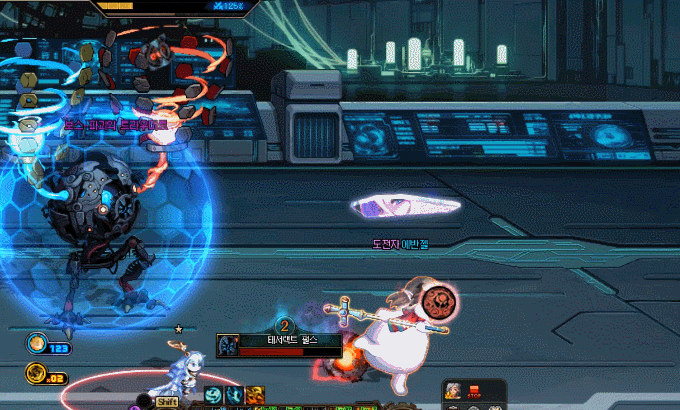The width and height of the screenshot is (680, 410).
Task: Click the boss portrait on target bar
Action: (226, 343)
